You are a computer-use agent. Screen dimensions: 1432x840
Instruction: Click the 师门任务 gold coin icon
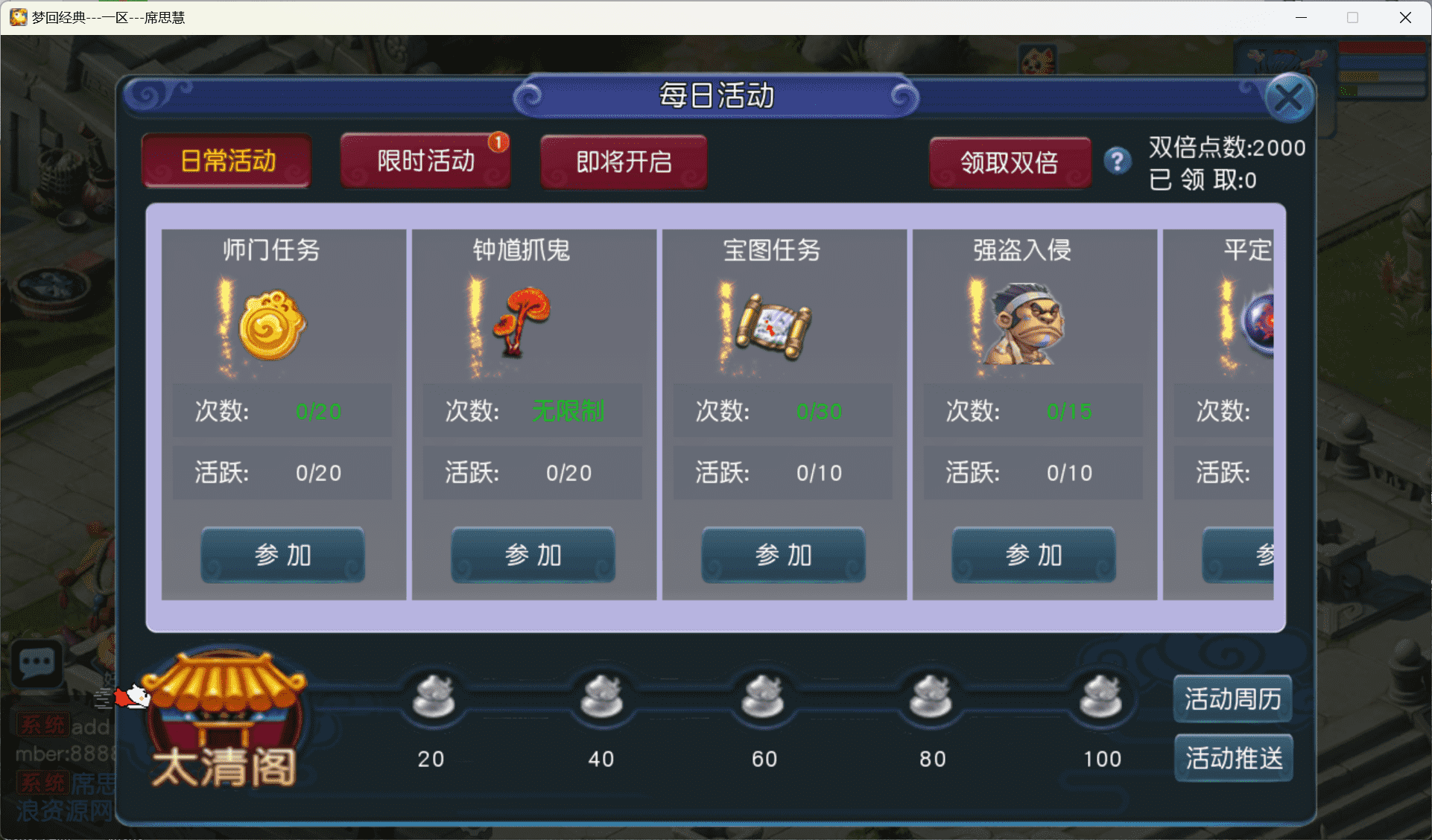(270, 325)
